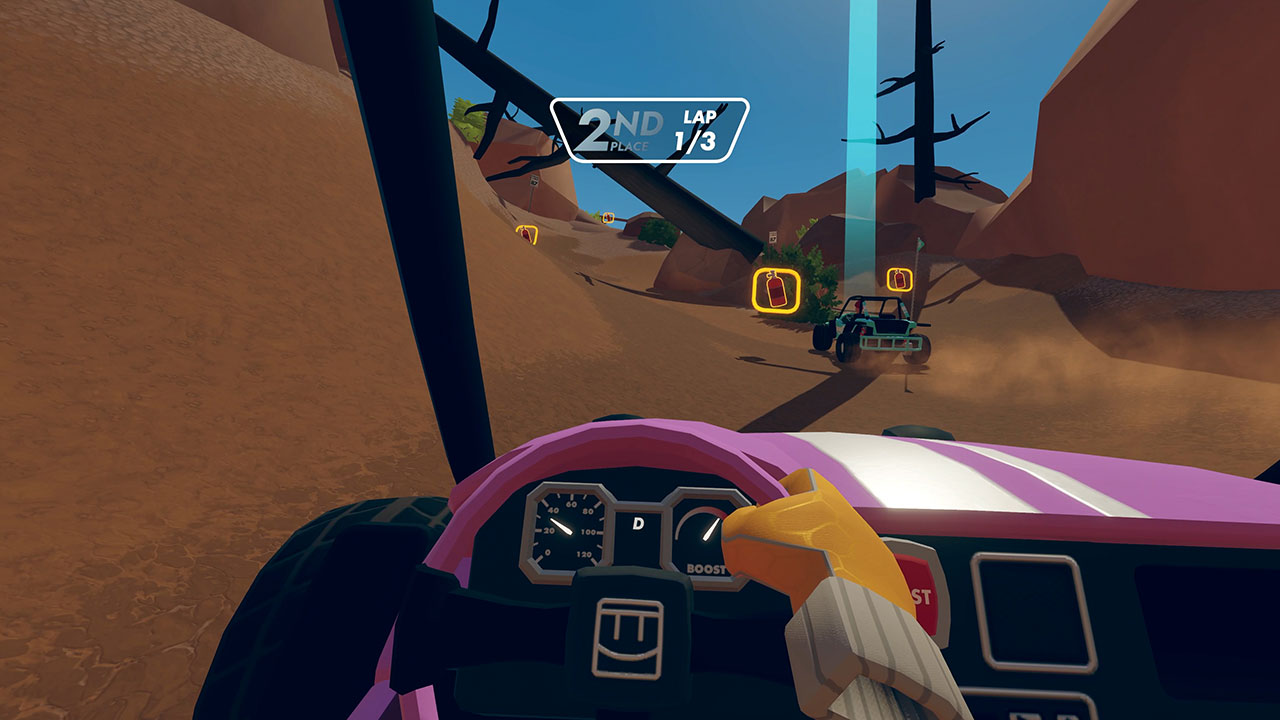Click the small pickup icon near the fallen log

tap(608, 218)
